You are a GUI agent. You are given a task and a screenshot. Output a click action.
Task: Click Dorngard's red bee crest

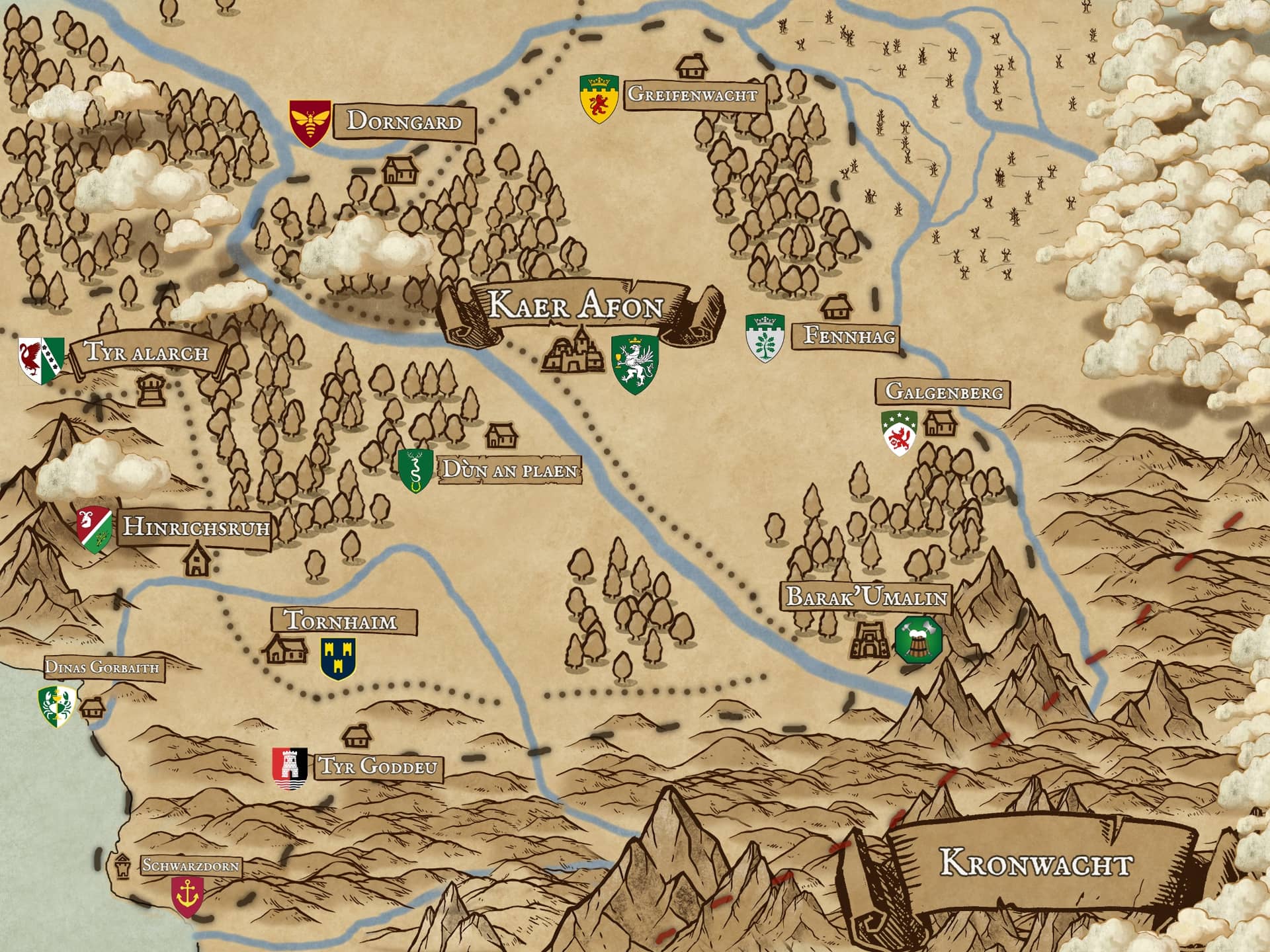pyautogui.click(x=310, y=123)
